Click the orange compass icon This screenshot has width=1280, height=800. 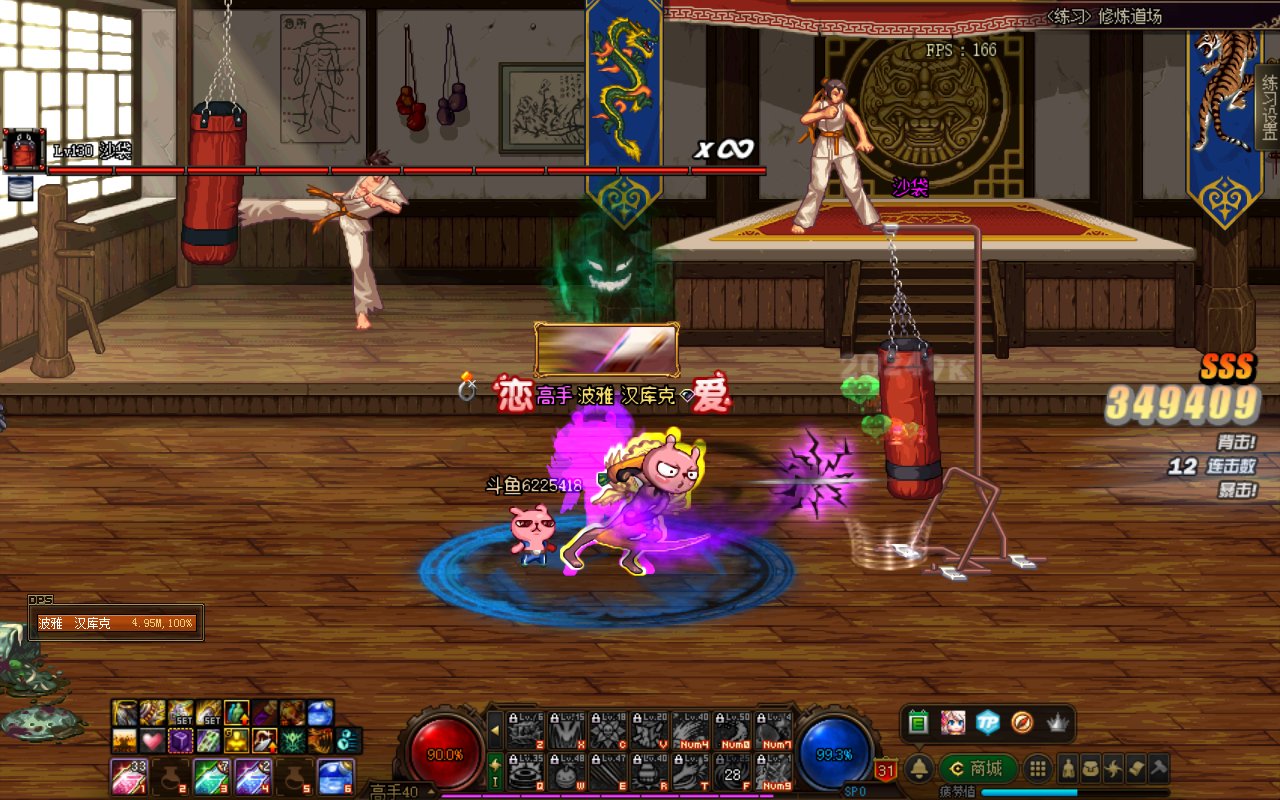coord(1021,722)
